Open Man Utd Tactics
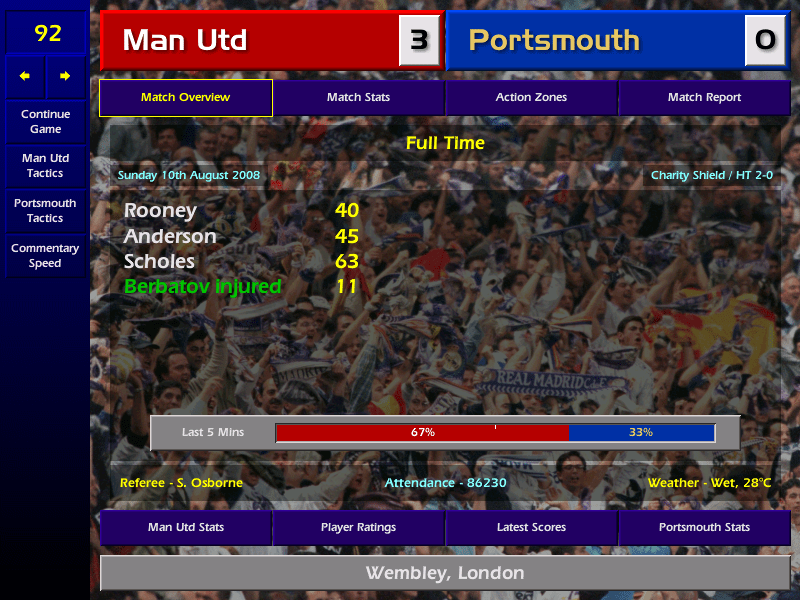The image size is (800, 600). (45, 166)
